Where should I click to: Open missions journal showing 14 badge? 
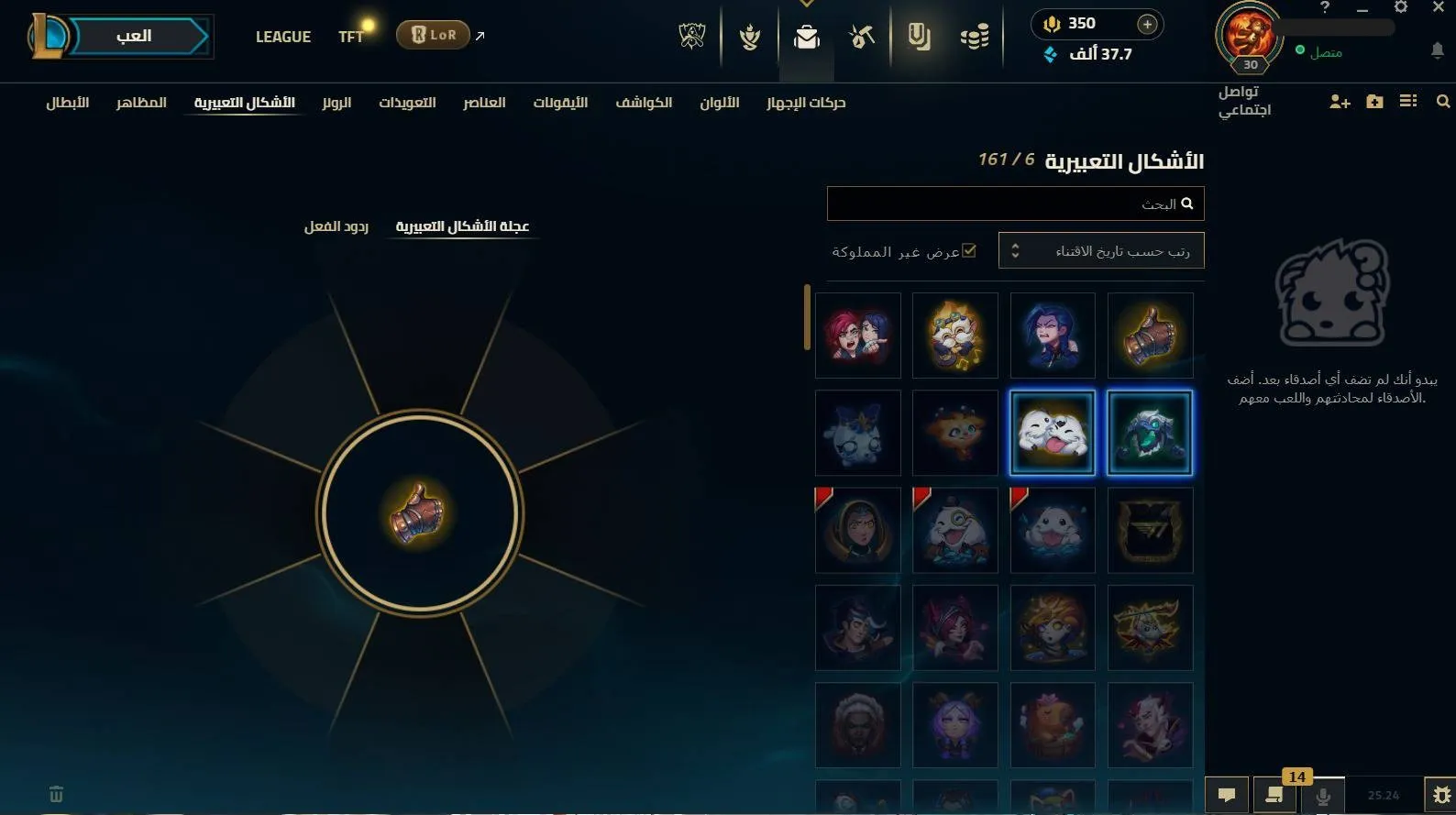[1274, 795]
